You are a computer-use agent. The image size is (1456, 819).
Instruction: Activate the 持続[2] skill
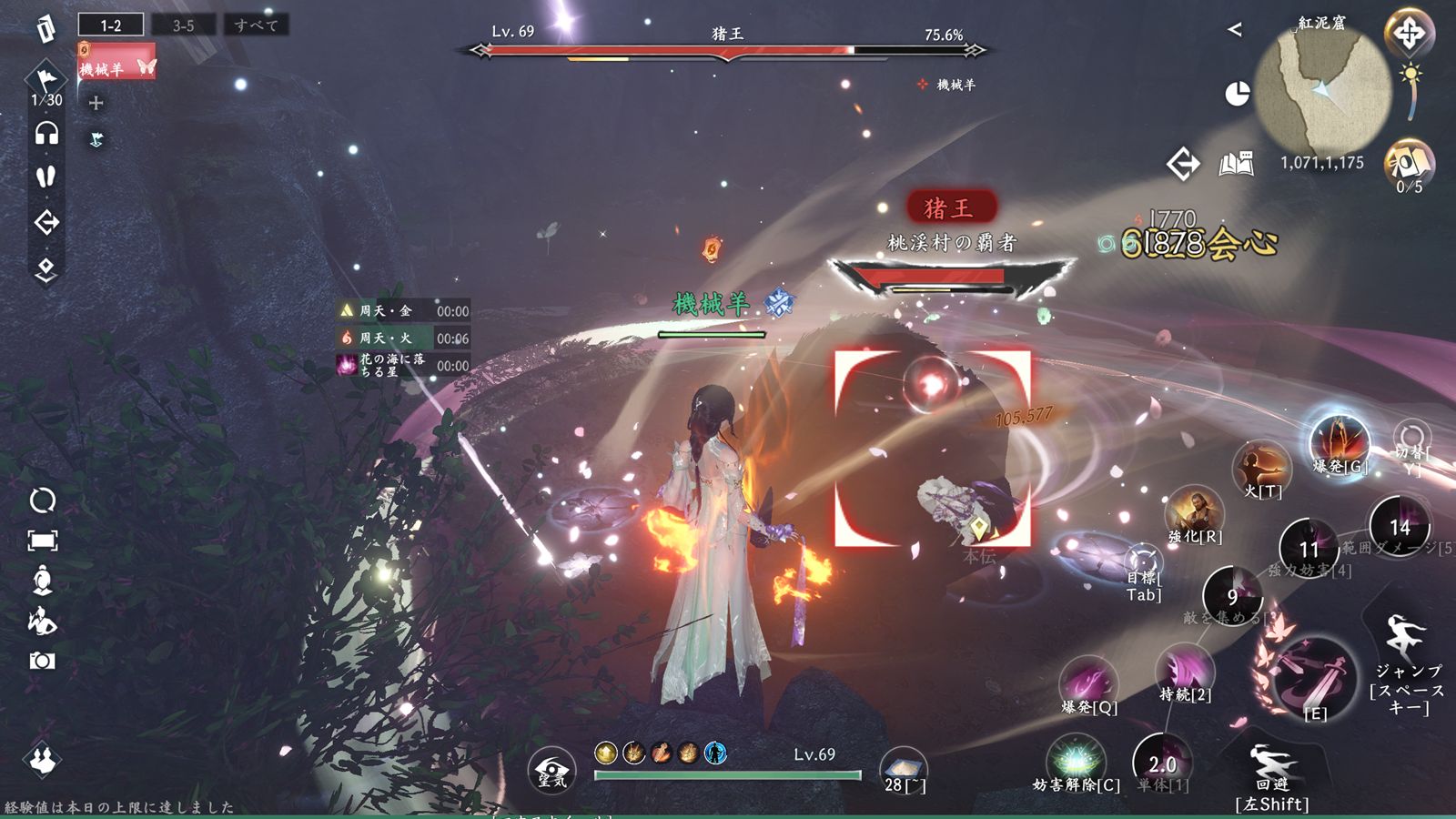tap(1184, 673)
